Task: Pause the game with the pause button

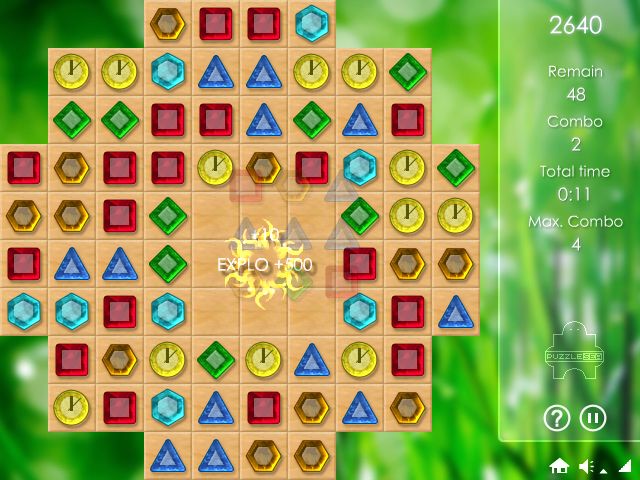Action: click(593, 417)
